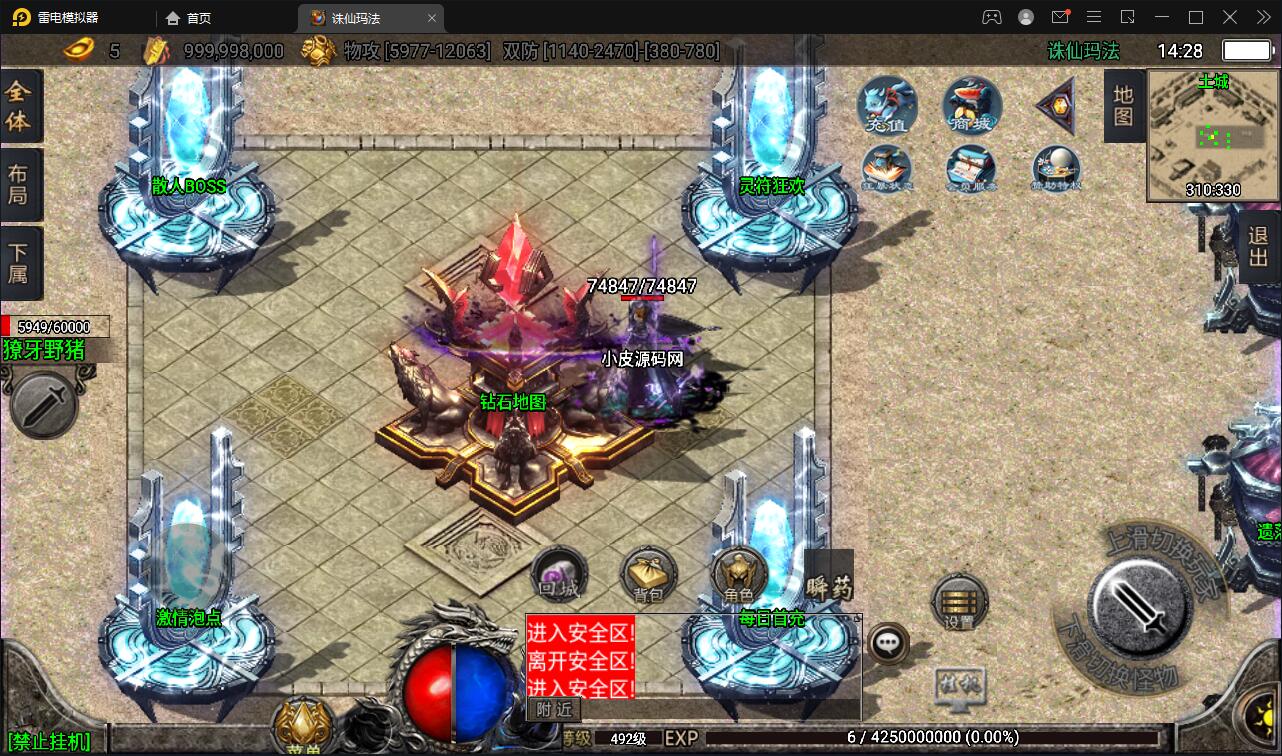
Task: Open the 赞助特权 sponsor privileges icon
Action: [1057, 168]
